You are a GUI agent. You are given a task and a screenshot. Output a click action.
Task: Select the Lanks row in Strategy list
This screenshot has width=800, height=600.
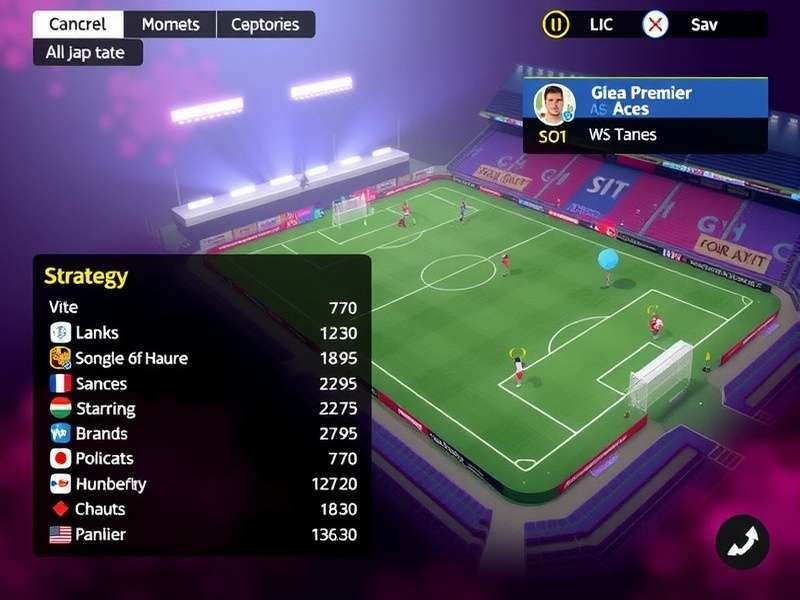pyautogui.click(x=202, y=333)
